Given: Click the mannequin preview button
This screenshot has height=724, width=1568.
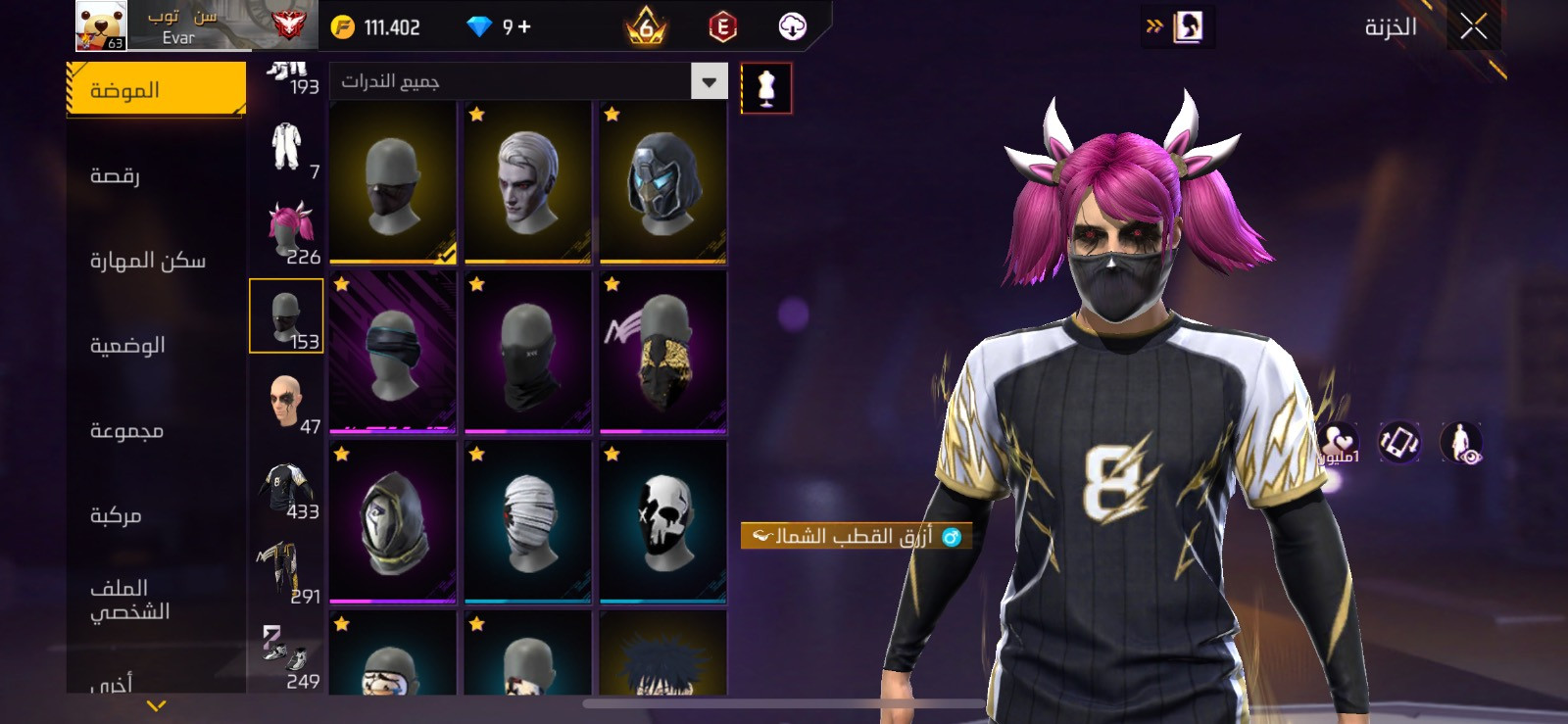Looking at the screenshot, I should [766, 88].
